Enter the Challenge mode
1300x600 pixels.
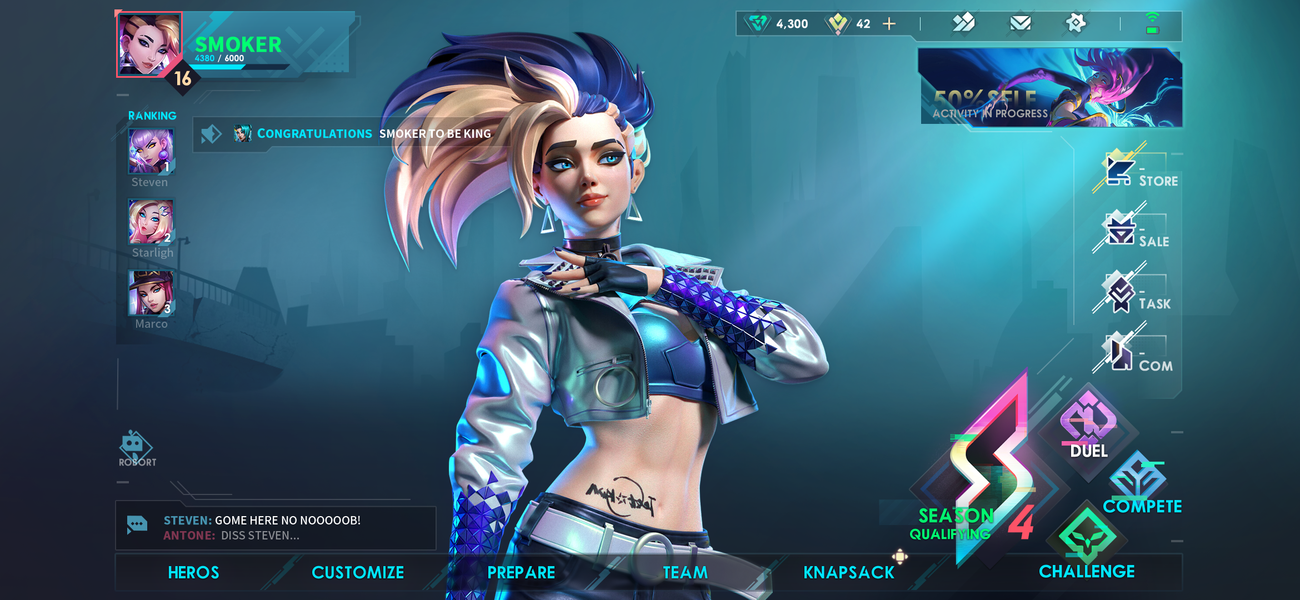pyautogui.click(x=1086, y=545)
